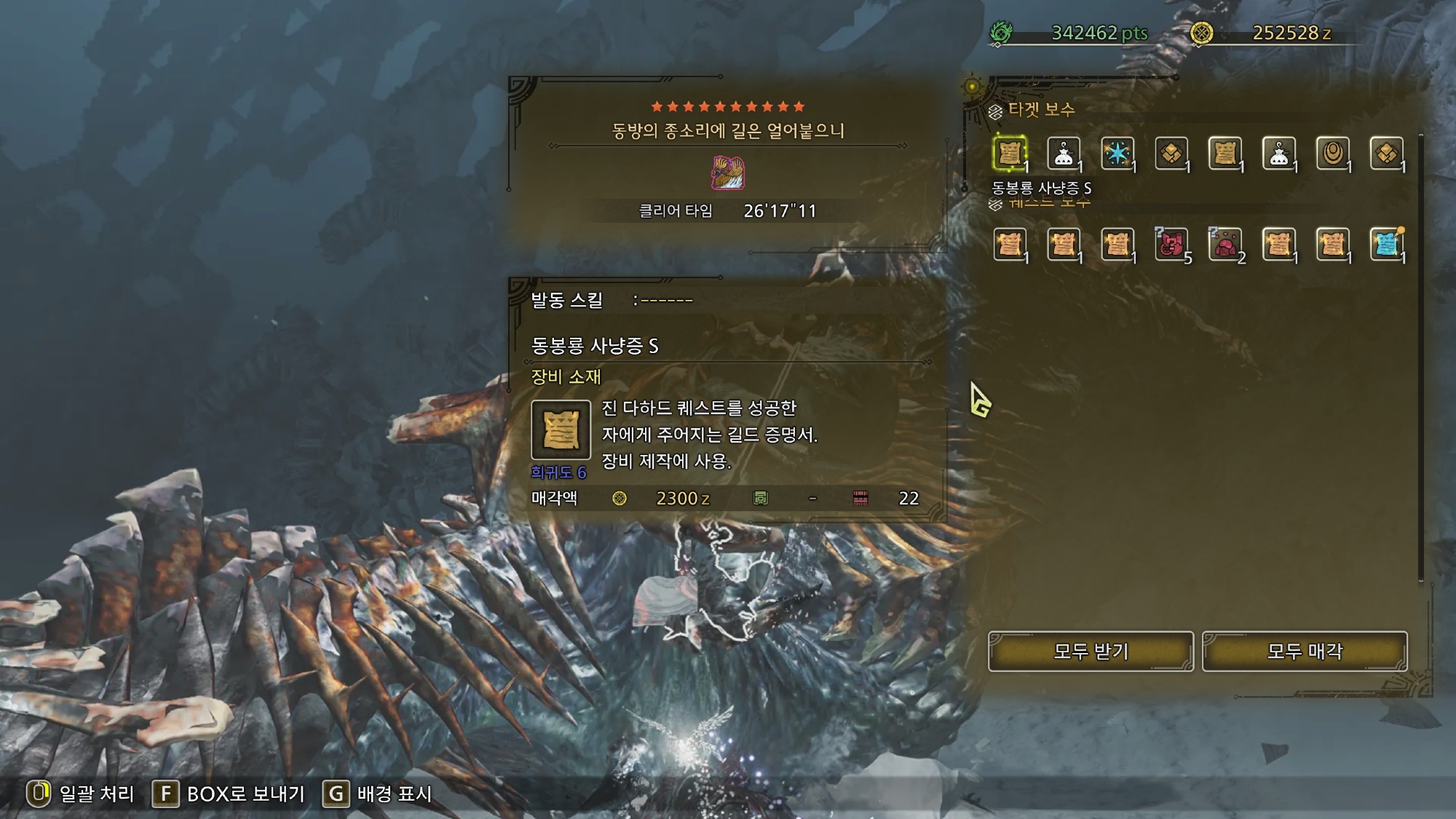Select the blue glowing ticket reward slot
This screenshot has width=1456, height=819.
tap(1387, 245)
